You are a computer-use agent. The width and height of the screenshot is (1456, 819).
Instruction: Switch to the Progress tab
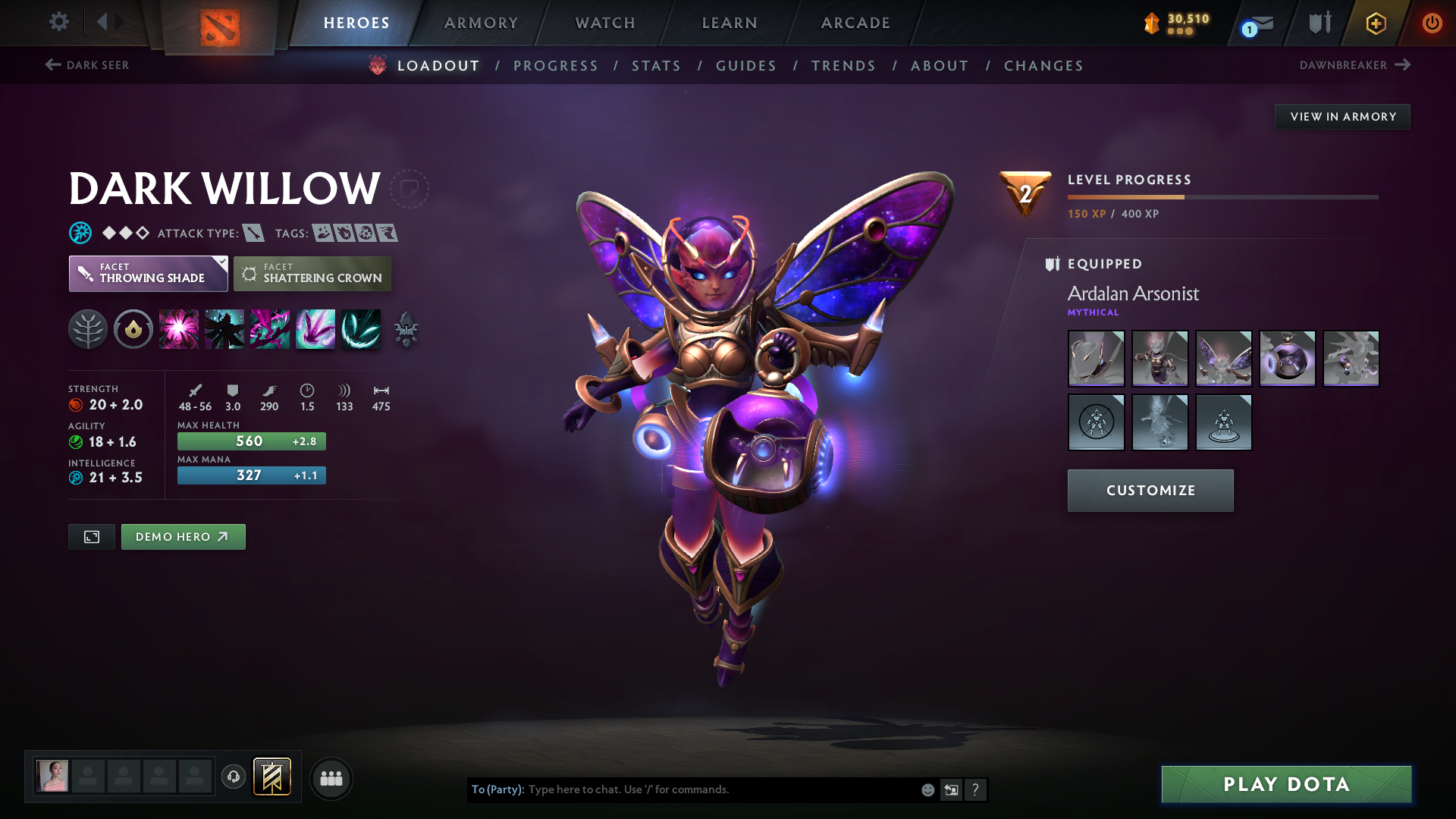[x=556, y=66]
